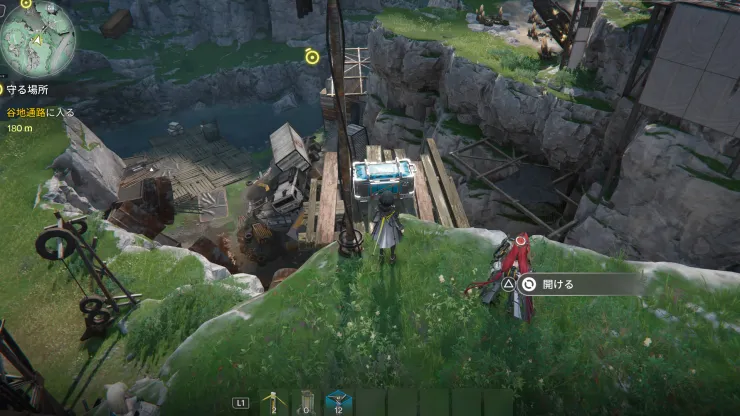This screenshot has height=416, width=740.
Task: Open the circular minimap
Action: (x=37, y=38)
